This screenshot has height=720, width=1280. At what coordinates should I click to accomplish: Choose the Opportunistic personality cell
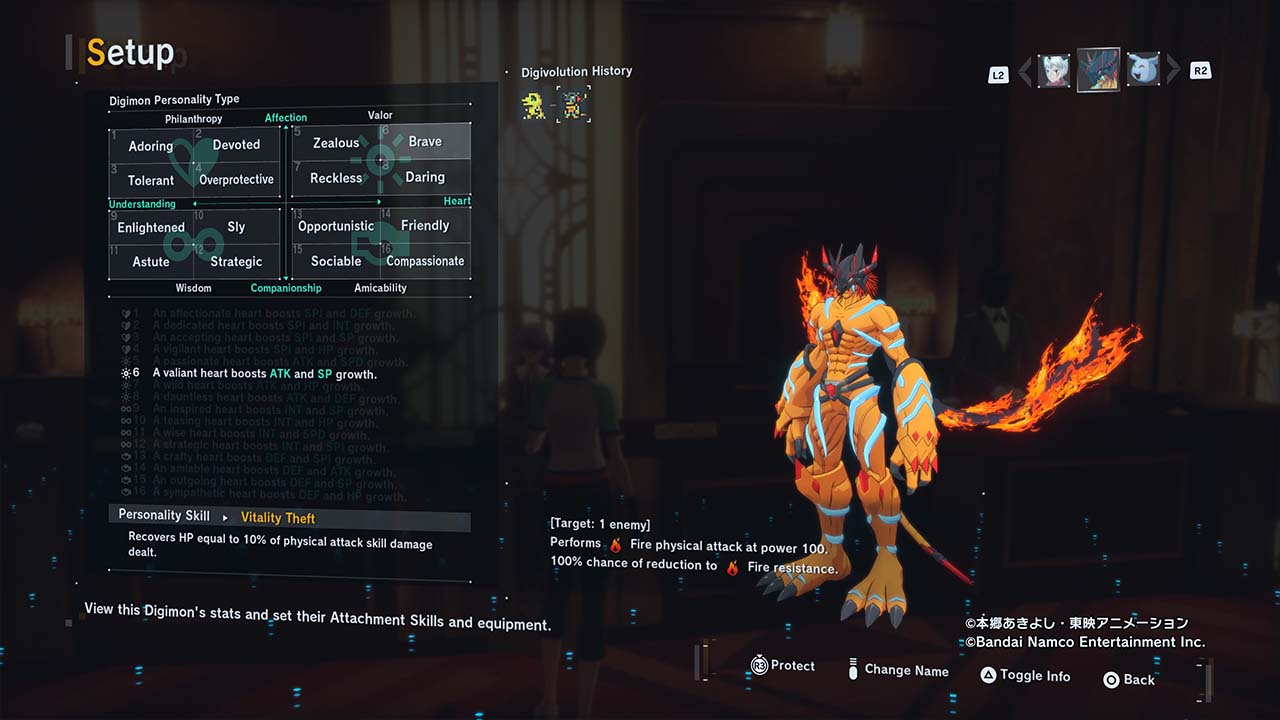click(336, 226)
